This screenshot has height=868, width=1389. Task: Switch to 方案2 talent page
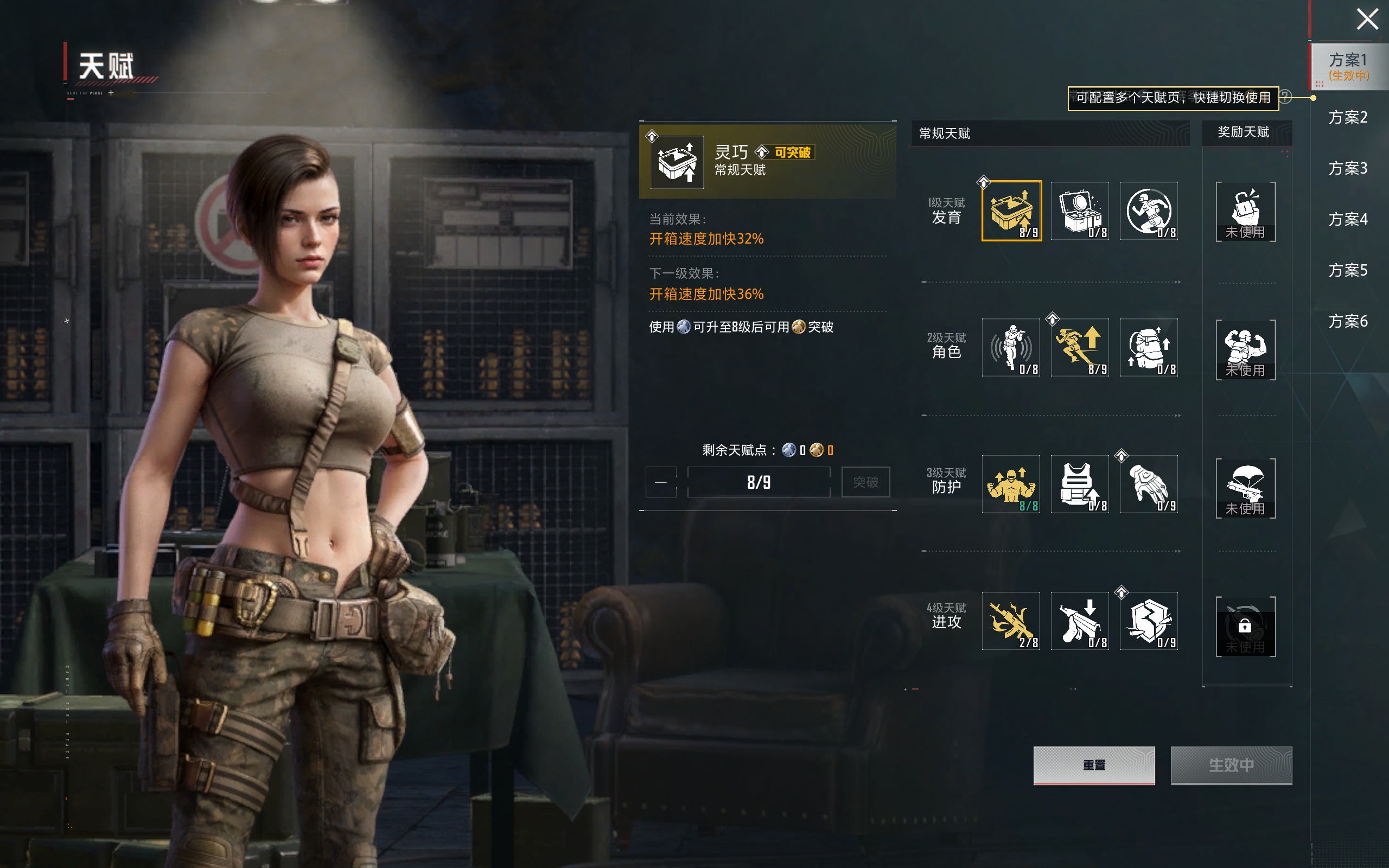pyautogui.click(x=1348, y=118)
